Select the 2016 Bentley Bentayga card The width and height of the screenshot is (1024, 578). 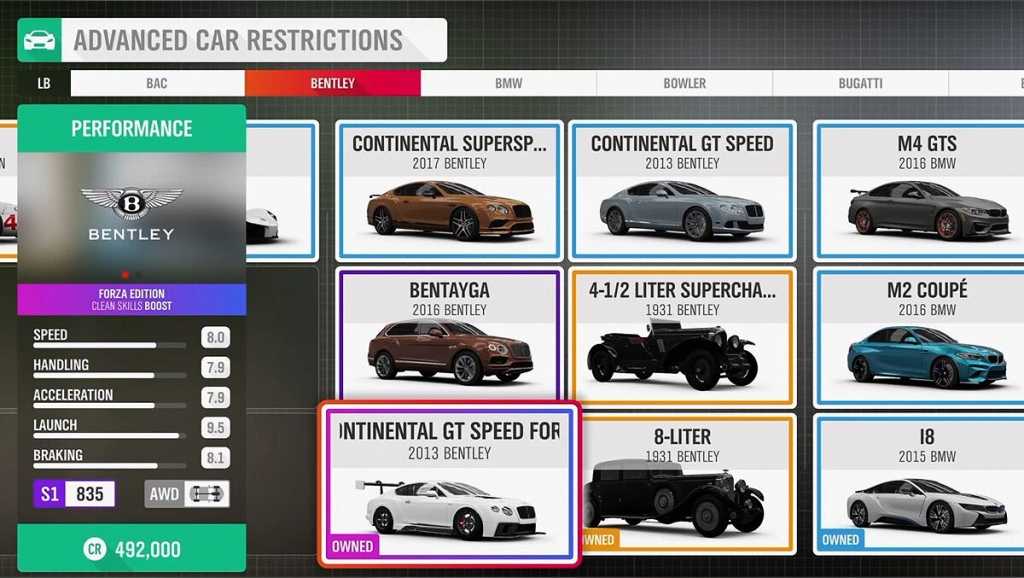tap(449, 335)
